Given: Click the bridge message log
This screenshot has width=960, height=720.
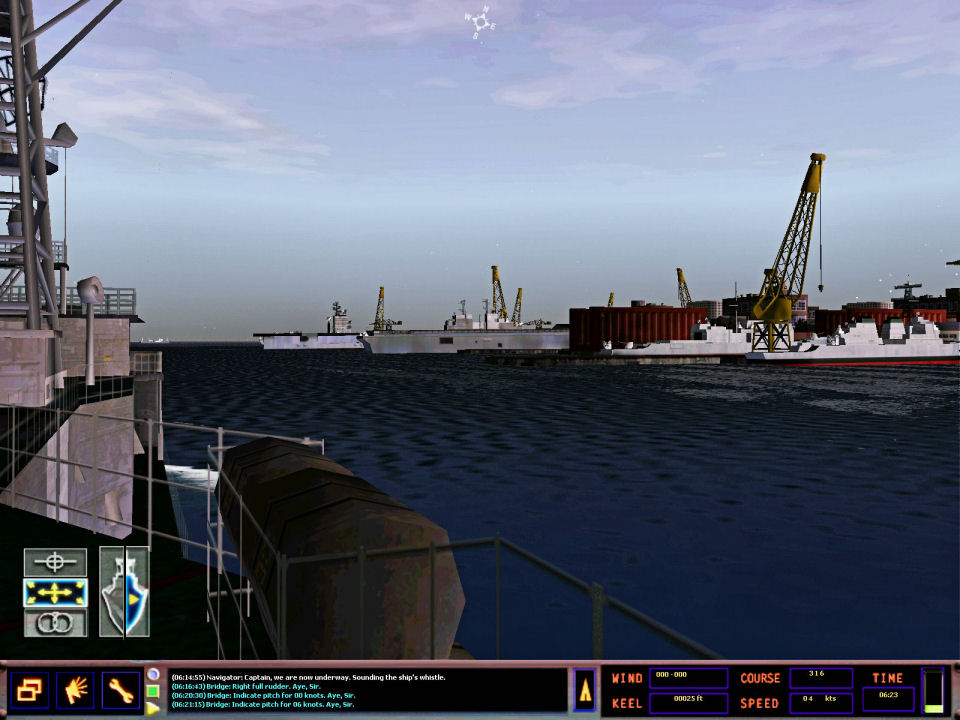Looking at the screenshot, I should tap(366, 690).
